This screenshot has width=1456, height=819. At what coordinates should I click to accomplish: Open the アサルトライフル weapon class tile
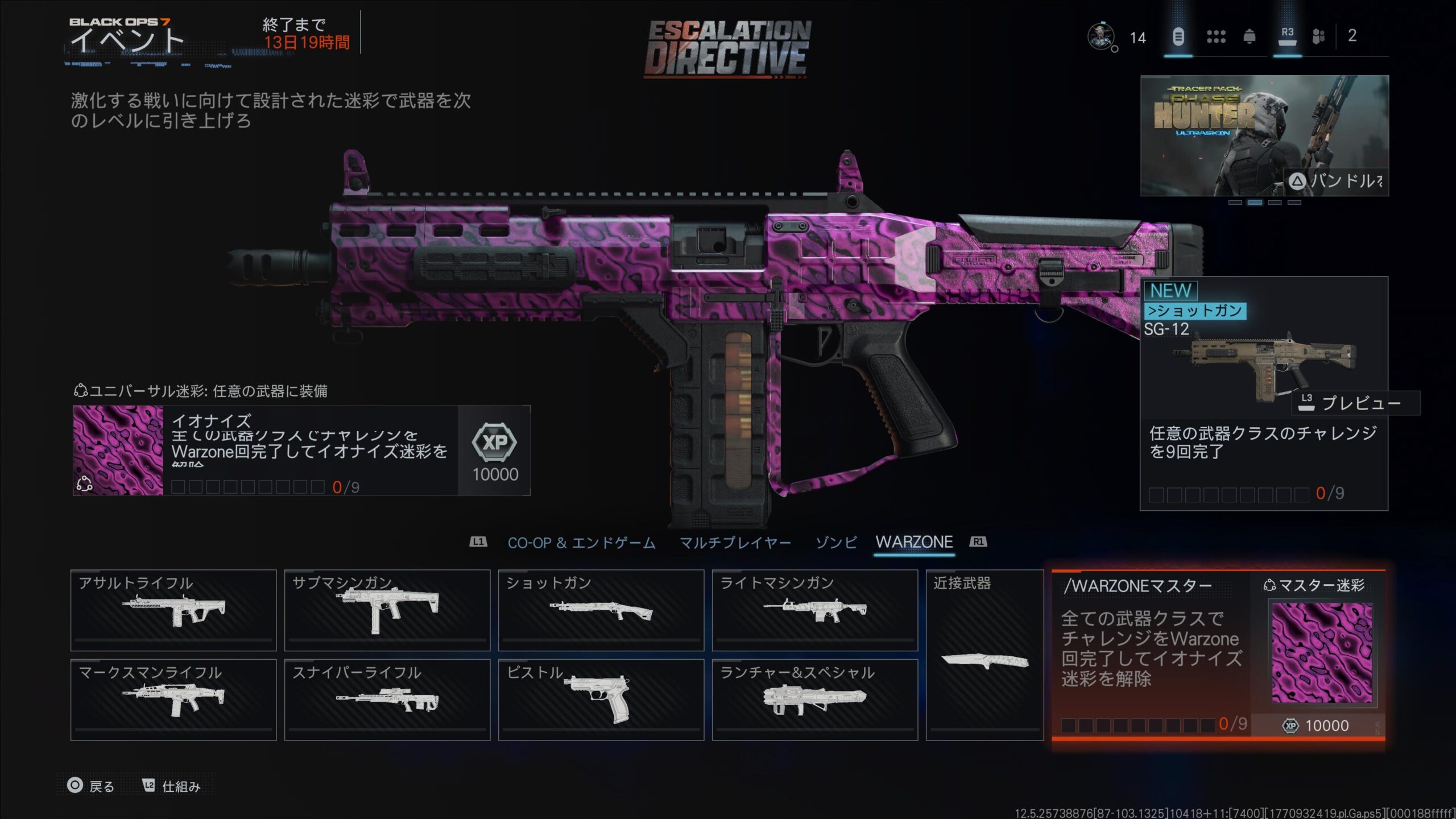pos(173,610)
